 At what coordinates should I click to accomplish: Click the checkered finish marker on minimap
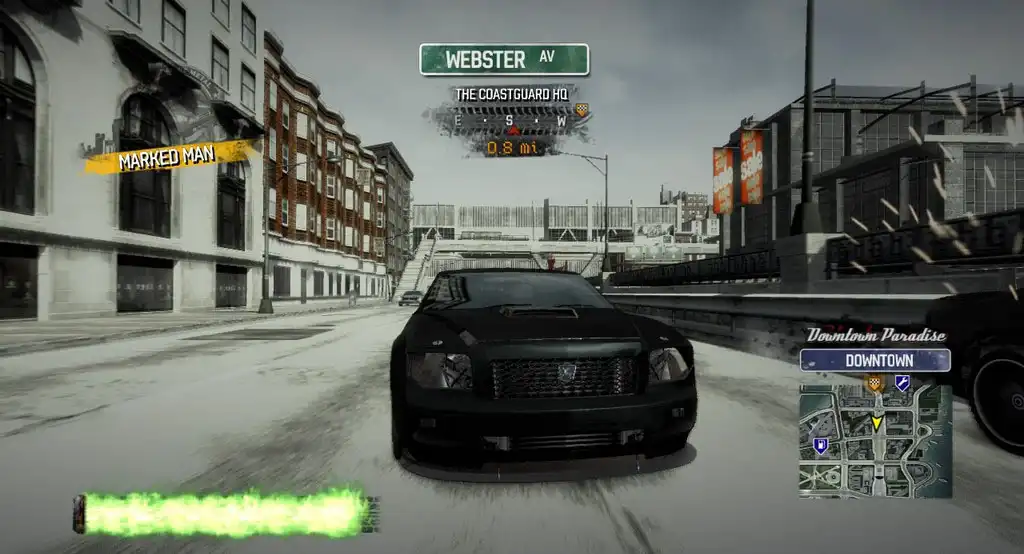point(874,382)
